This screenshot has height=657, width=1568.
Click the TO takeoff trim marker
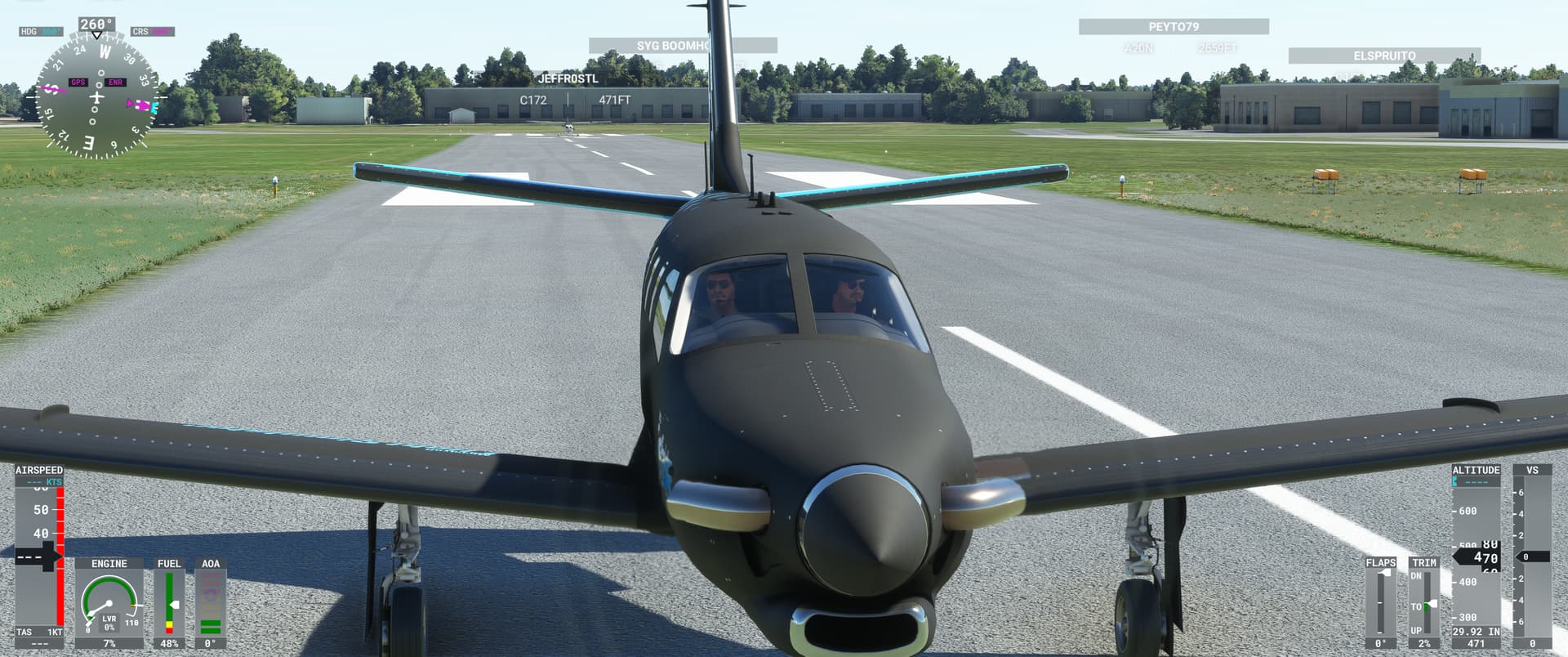[x=1419, y=607]
